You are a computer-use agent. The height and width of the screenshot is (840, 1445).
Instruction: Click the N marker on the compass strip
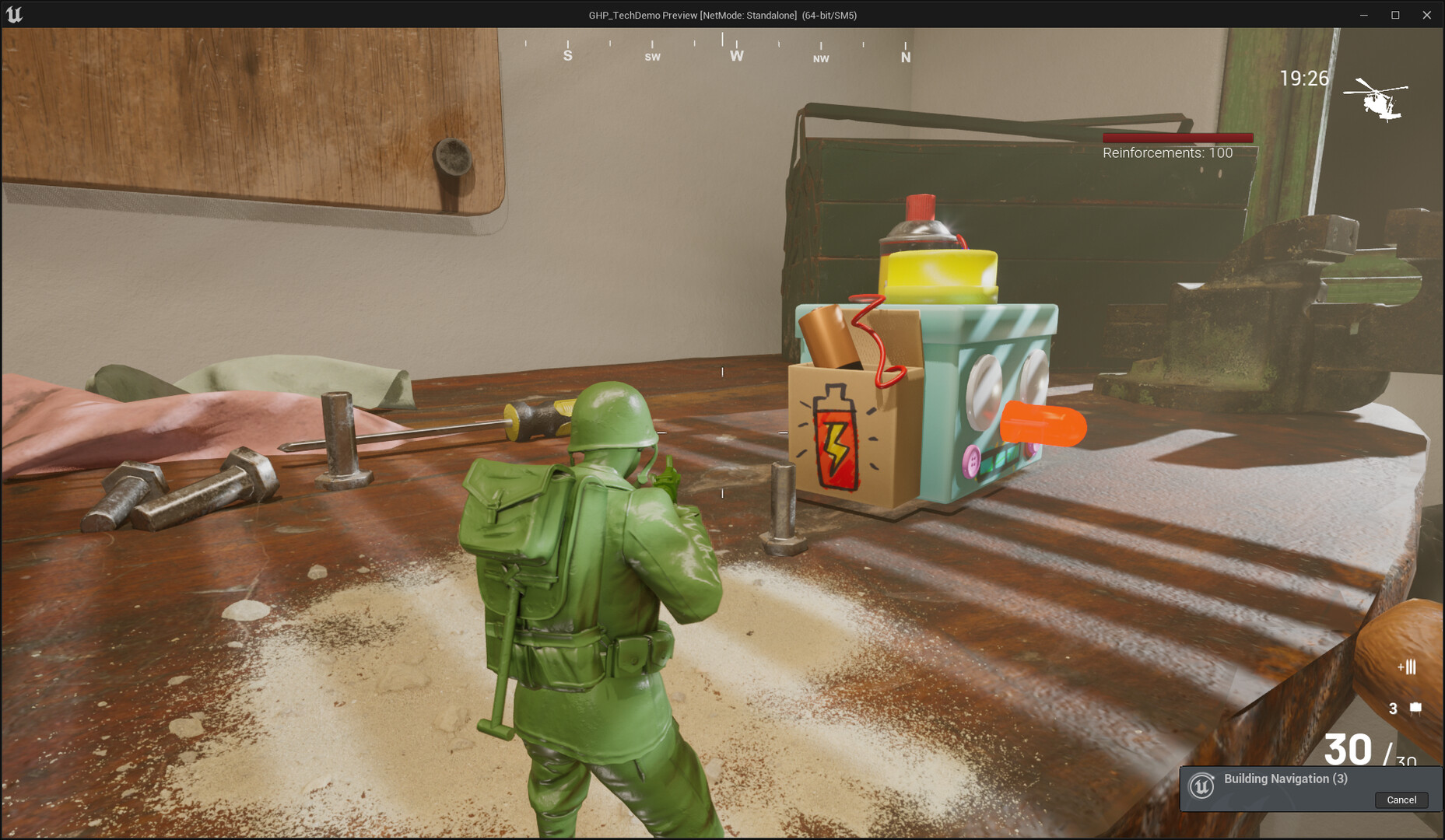[x=905, y=56]
